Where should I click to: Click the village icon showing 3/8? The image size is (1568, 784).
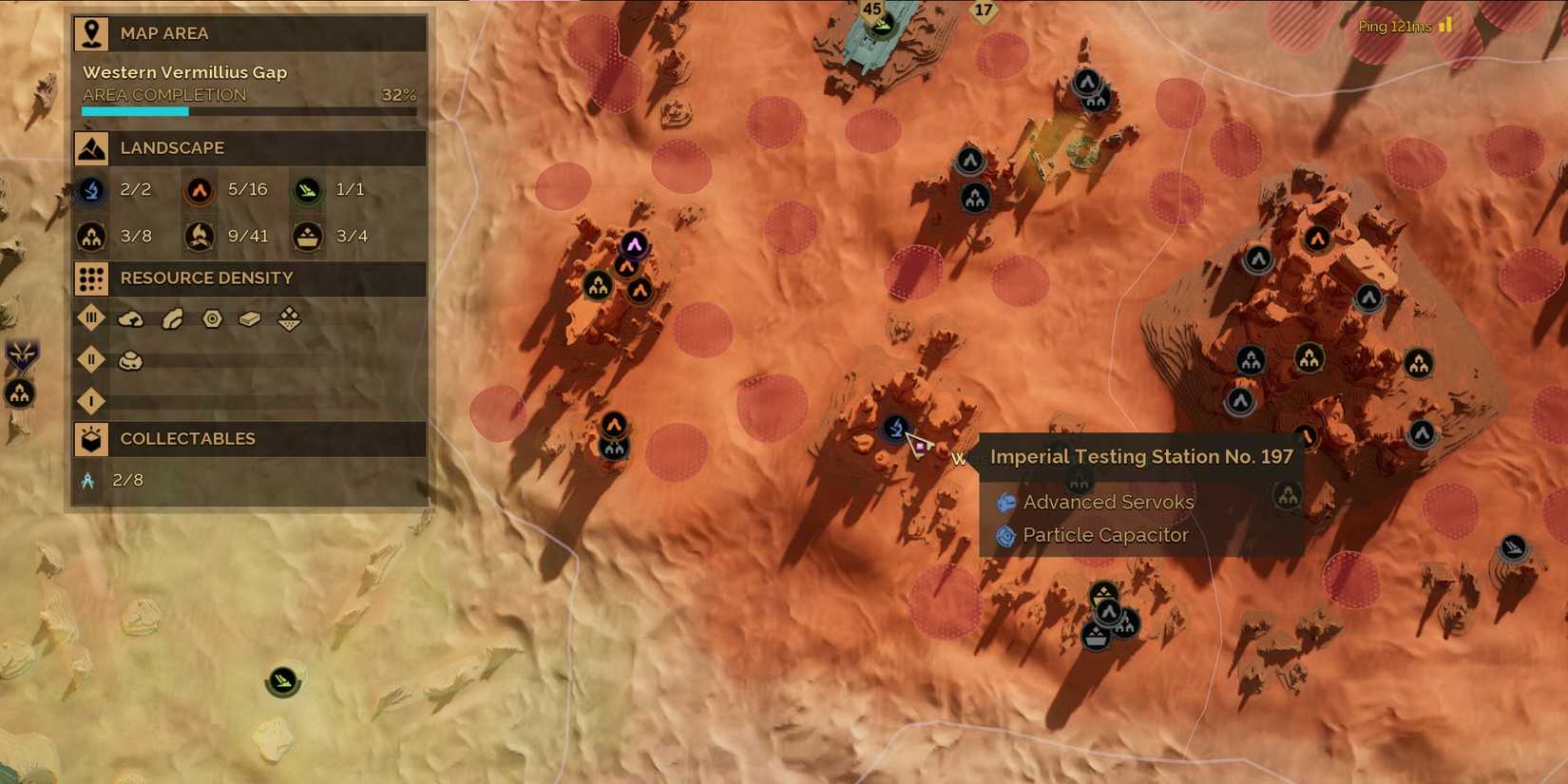(91, 235)
